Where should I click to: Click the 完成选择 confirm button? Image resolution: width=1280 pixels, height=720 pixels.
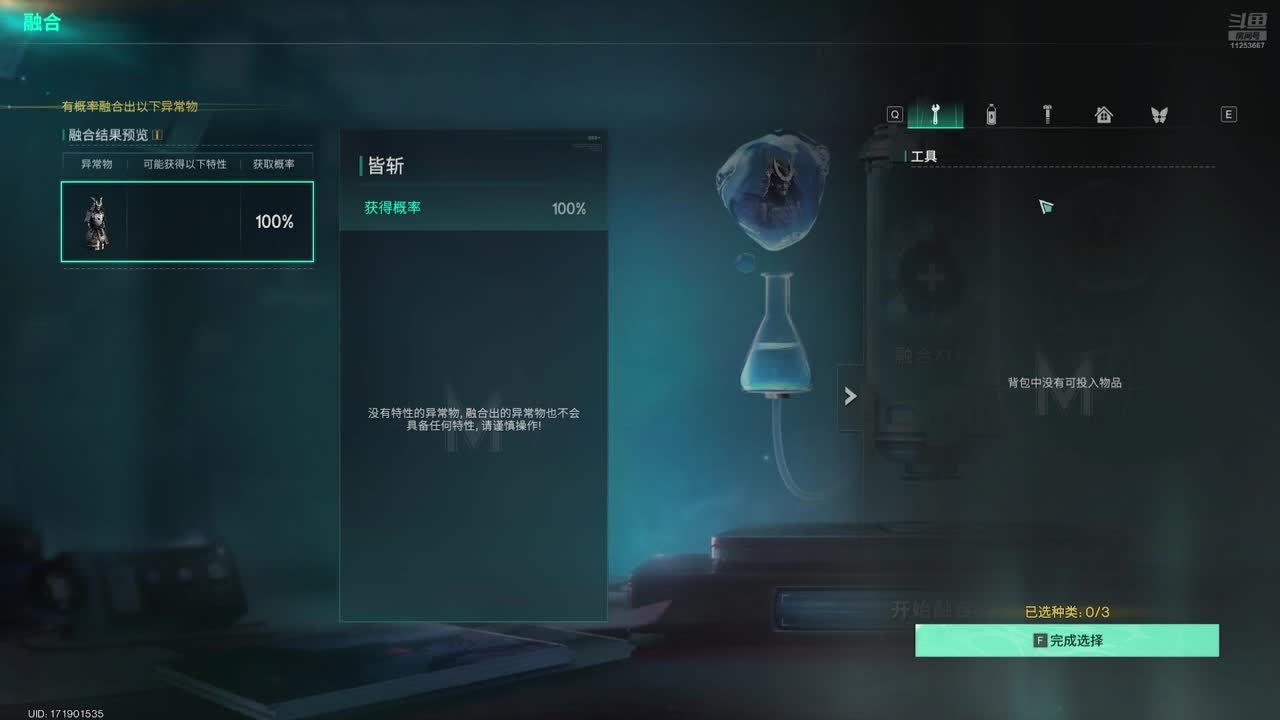(1067, 640)
